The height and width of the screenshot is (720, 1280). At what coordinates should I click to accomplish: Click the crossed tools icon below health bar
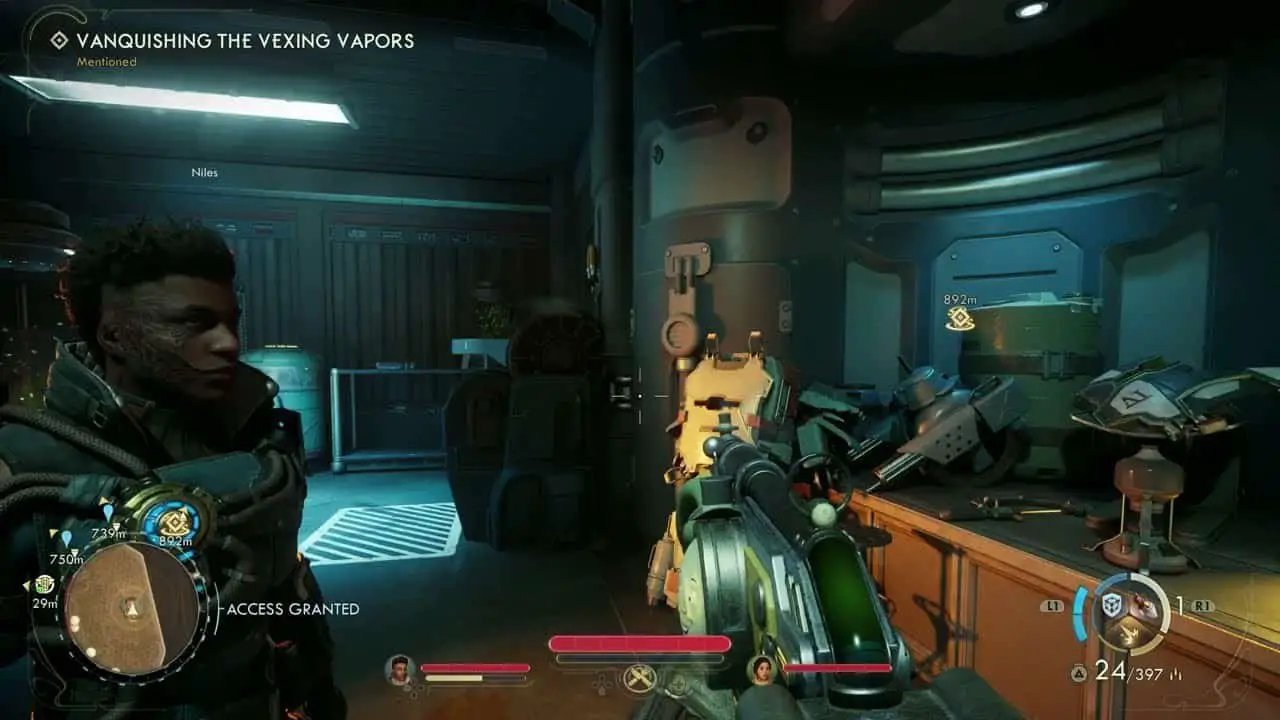(x=640, y=679)
